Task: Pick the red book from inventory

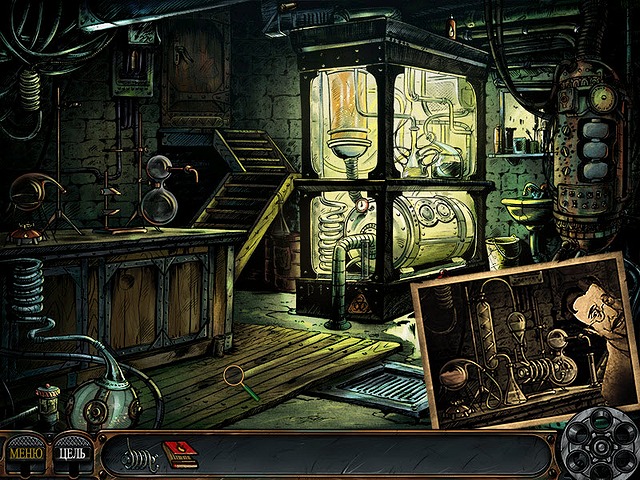Action: click(x=181, y=452)
